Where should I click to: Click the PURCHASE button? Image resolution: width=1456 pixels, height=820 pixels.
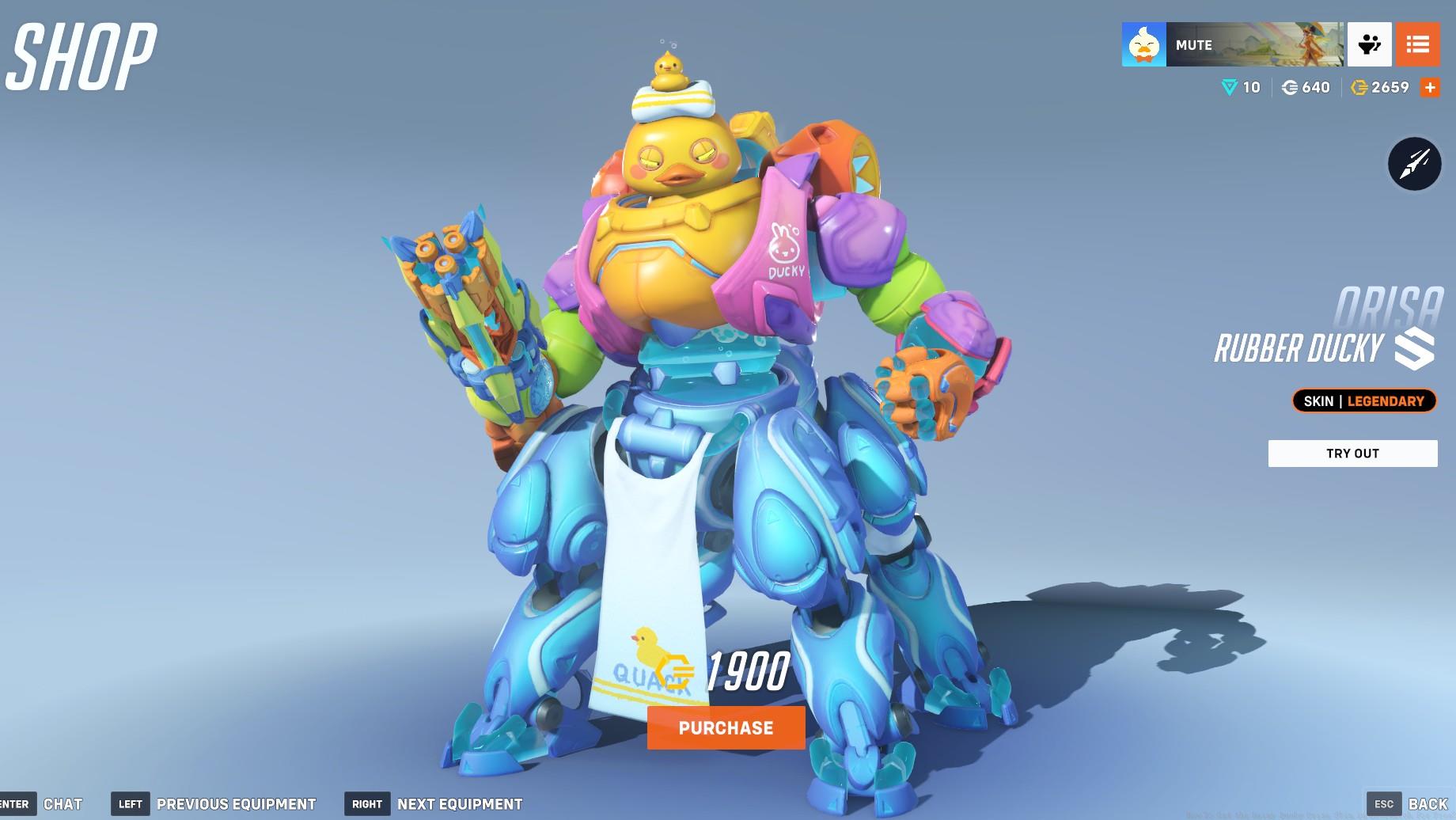coord(726,728)
